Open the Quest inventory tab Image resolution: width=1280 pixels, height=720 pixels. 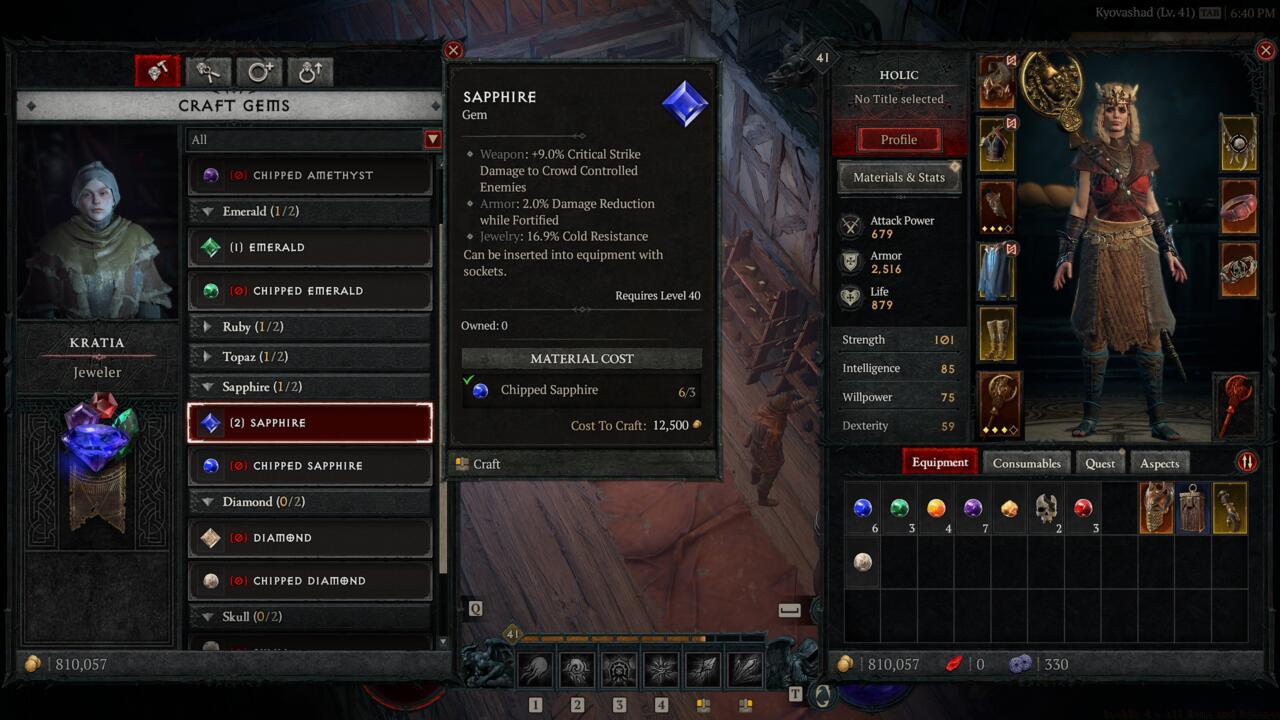(x=1100, y=463)
